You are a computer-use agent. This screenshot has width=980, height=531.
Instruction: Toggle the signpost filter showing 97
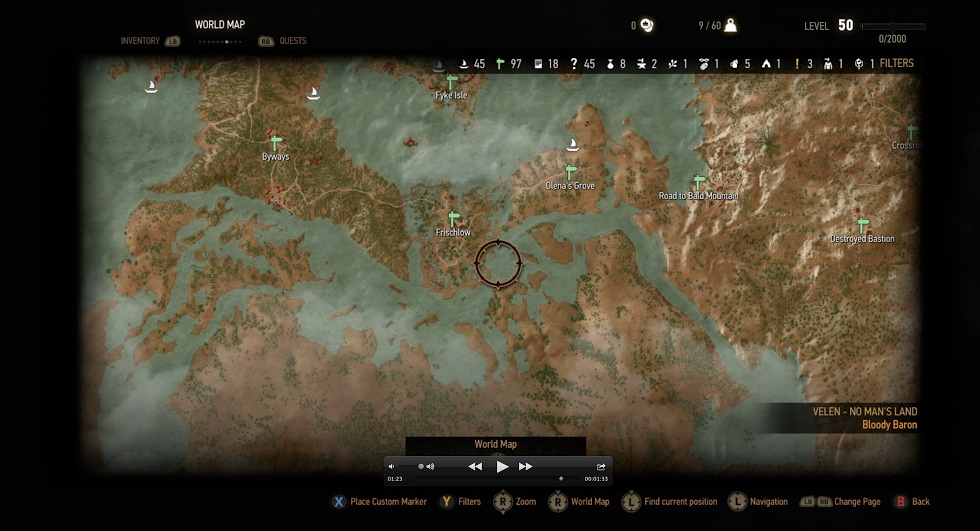501,64
